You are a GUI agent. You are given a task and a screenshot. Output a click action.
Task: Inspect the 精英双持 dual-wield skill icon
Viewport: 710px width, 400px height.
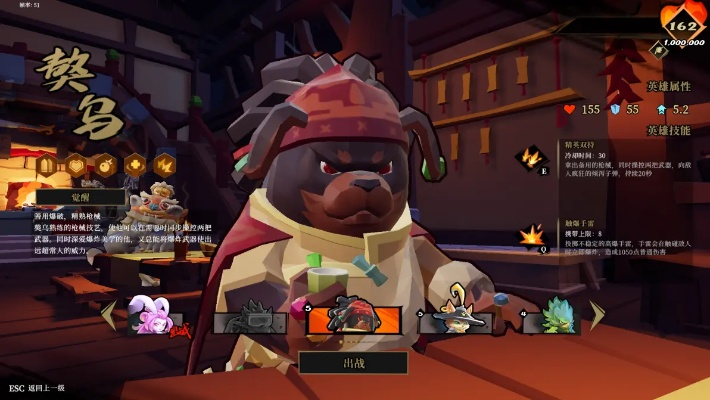click(529, 158)
